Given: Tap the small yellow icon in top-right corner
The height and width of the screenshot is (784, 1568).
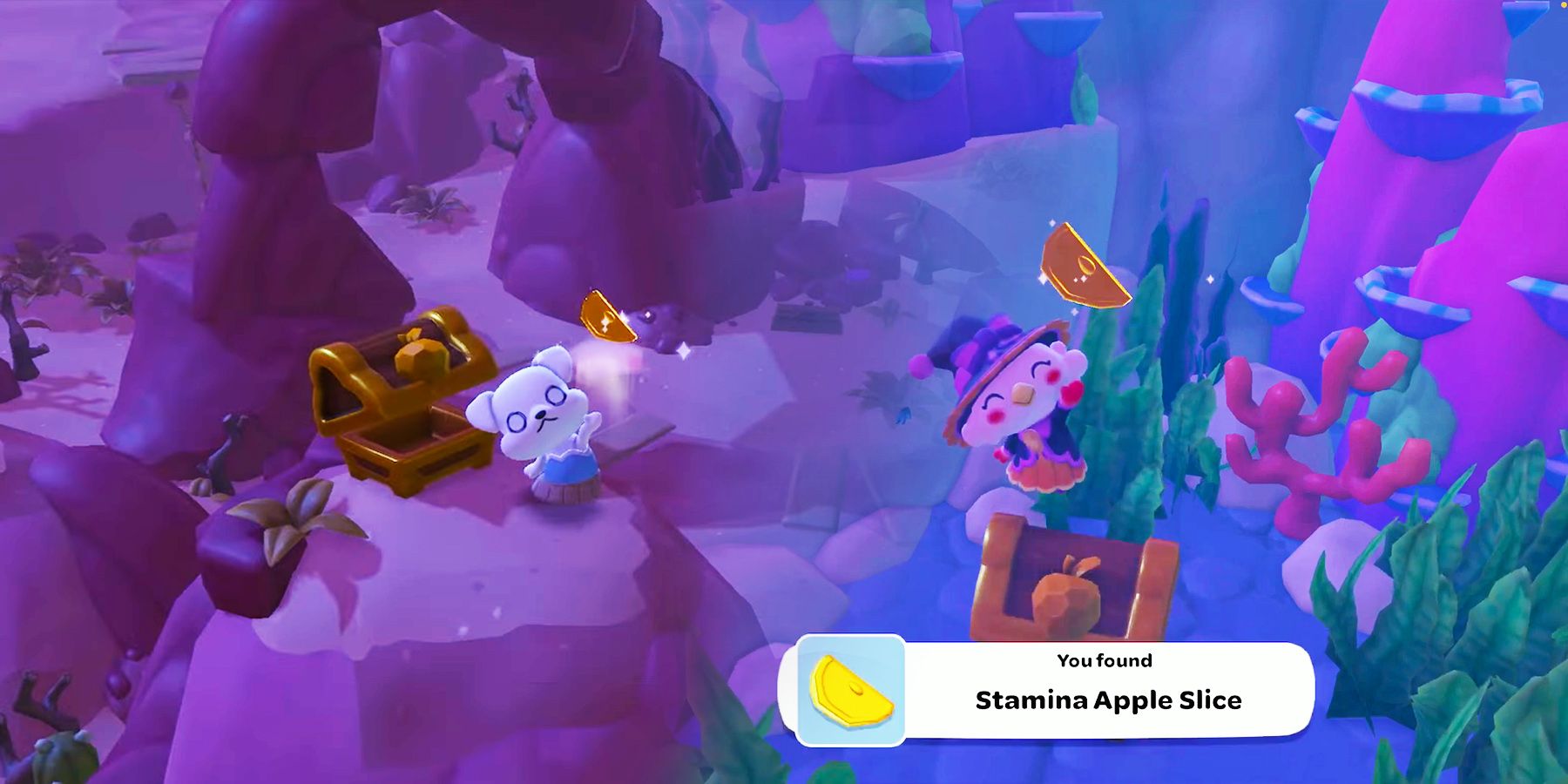Looking at the screenshot, I should [1564, 5].
